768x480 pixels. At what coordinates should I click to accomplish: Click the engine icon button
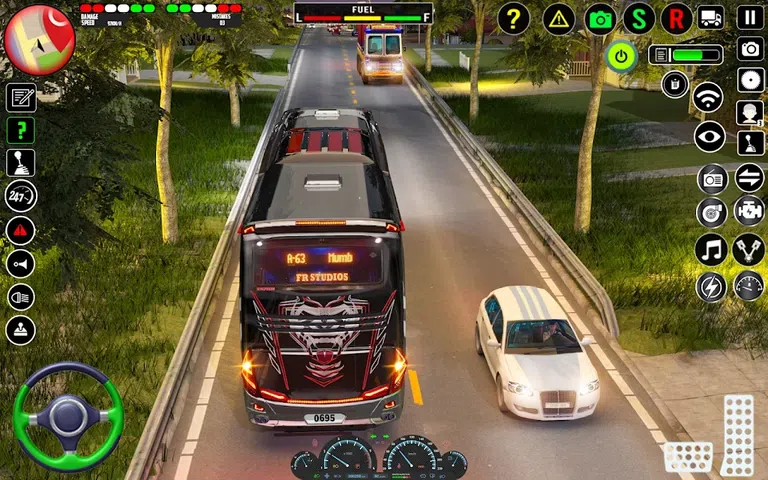coord(749,211)
